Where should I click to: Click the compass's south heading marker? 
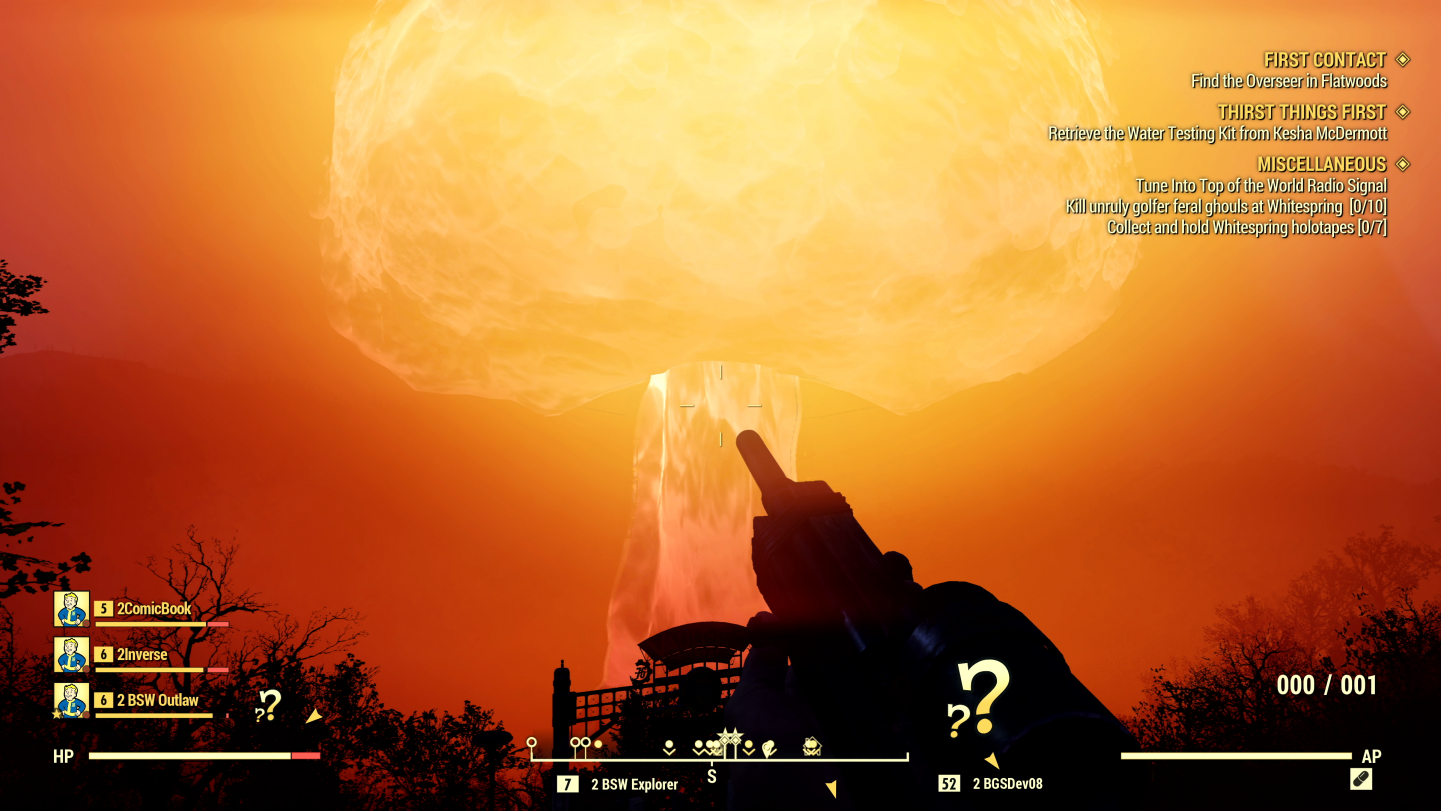[712, 777]
